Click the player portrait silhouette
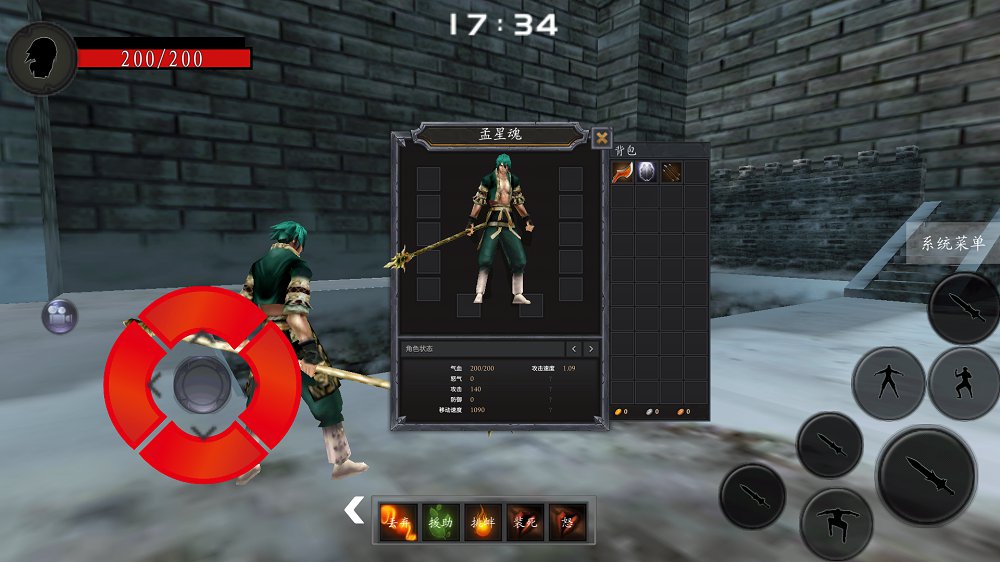This screenshot has width=1000, height=562. pyautogui.click(x=41, y=58)
